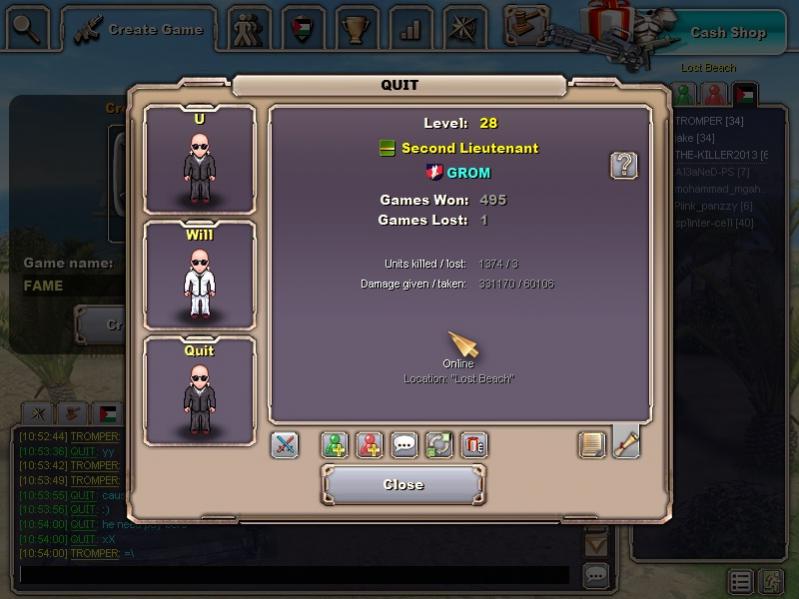Click the green swap arrows icon
799x599 pixels.
click(x=439, y=445)
